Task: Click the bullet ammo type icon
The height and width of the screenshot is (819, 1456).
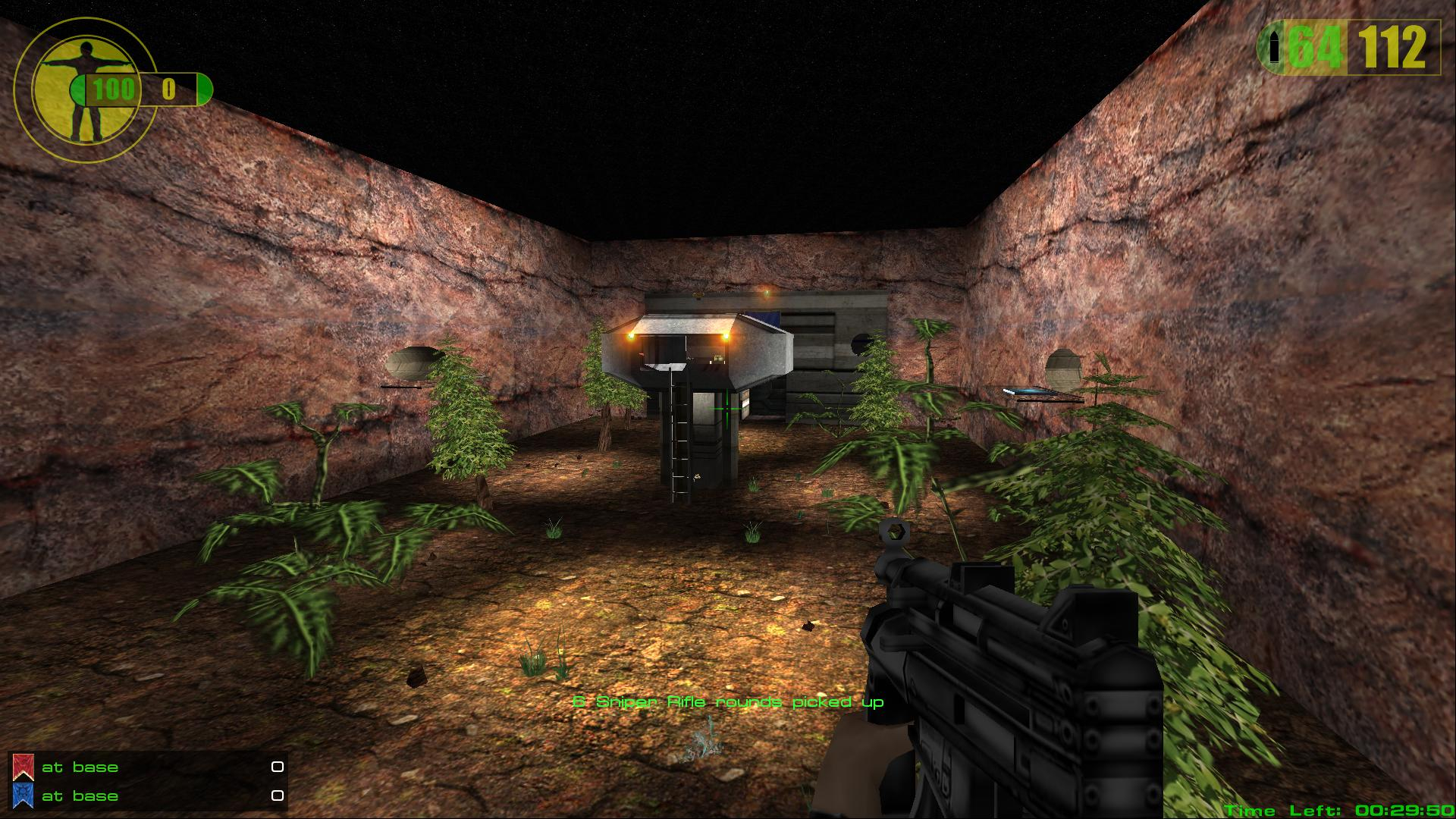Action: coord(1273,49)
